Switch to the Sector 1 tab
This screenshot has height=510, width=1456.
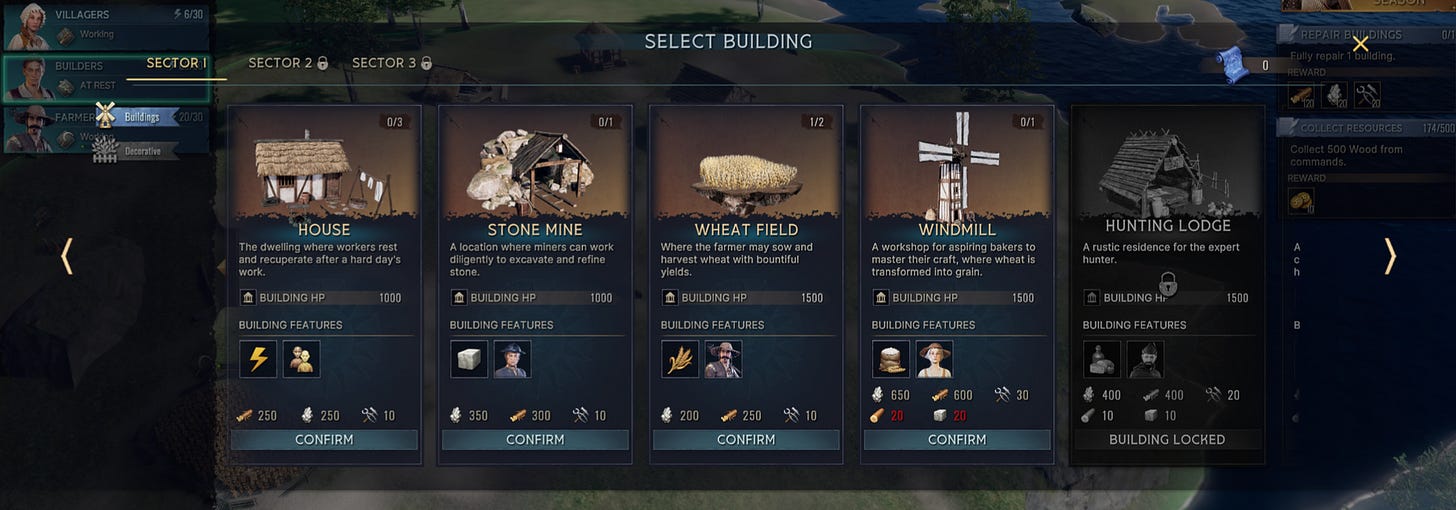pos(177,63)
